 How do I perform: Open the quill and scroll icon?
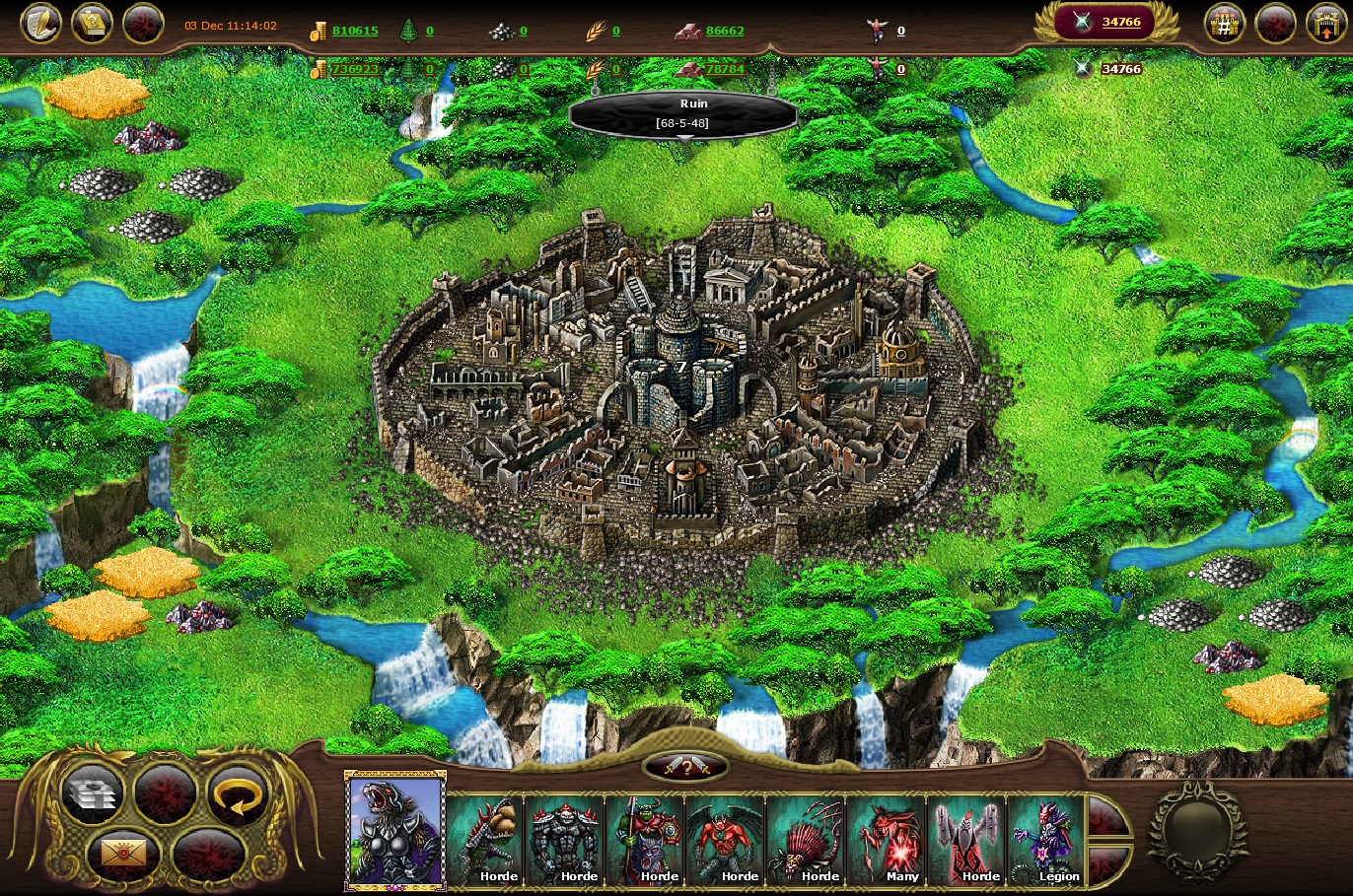(x=40, y=24)
